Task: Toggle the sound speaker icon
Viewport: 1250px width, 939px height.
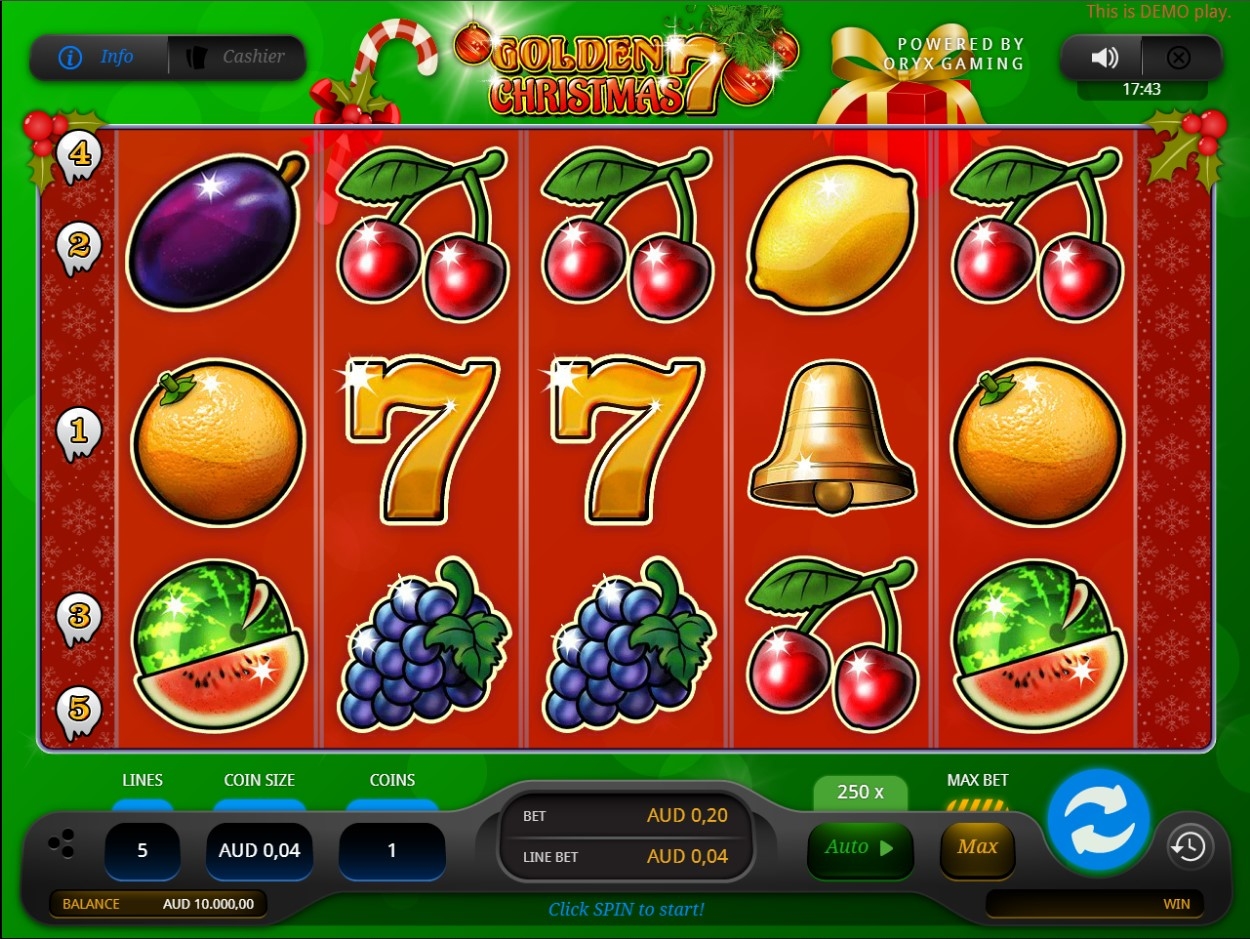Action: coord(1104,58)
